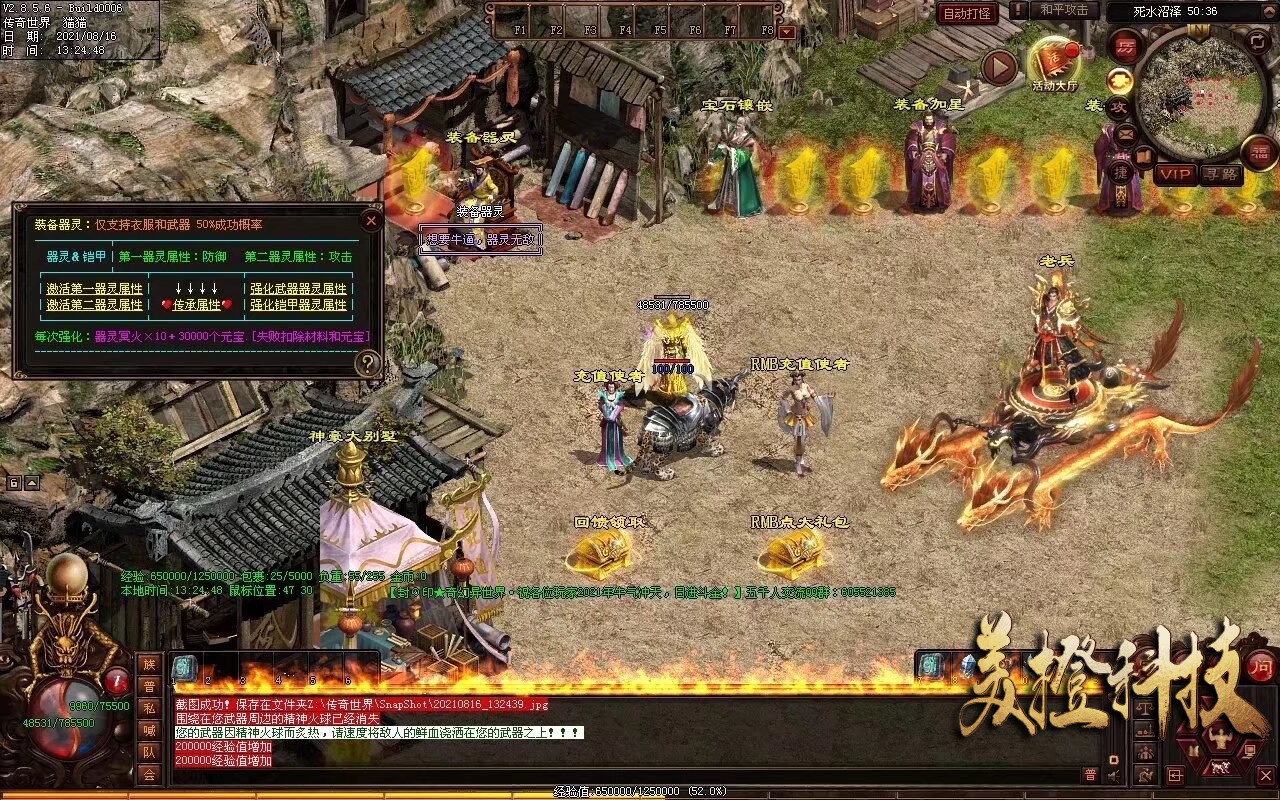Open the 问 help icon near bottom right
This screenshot has width=1280, height=800.
[1260, 668]
